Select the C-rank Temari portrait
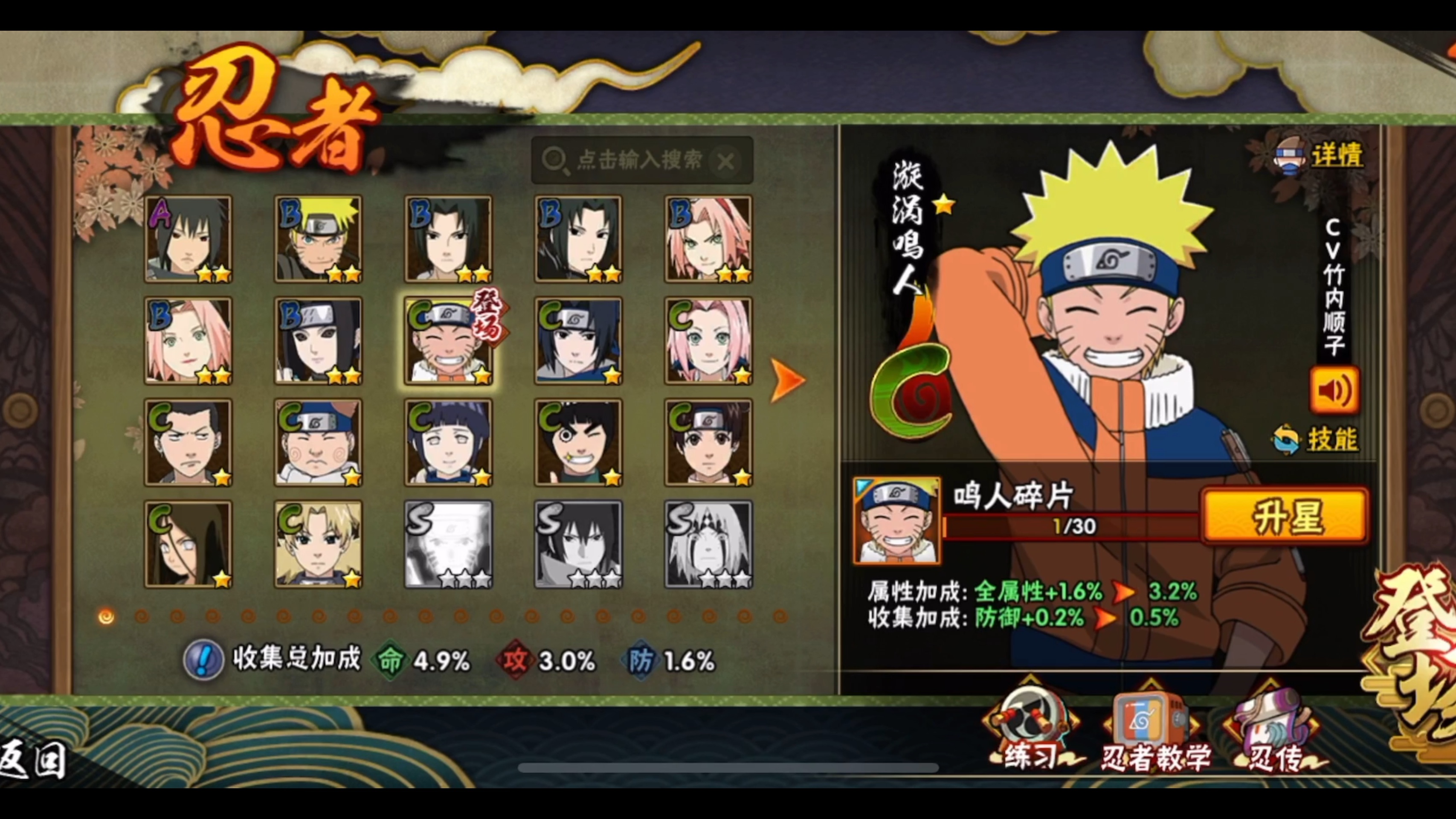 318,544
